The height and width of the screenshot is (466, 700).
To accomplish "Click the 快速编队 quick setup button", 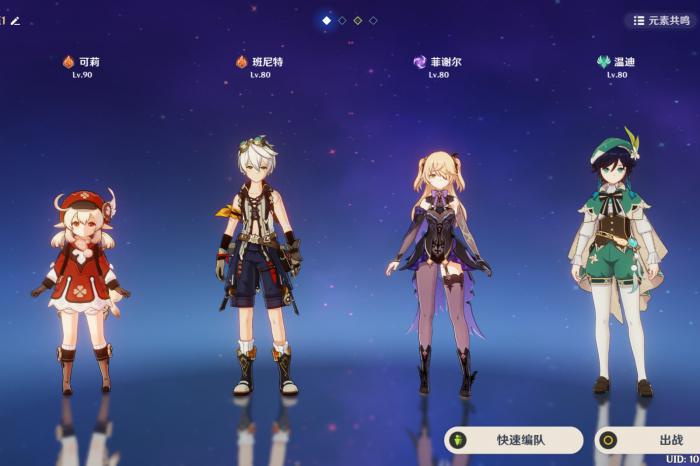I will (514, 440).
